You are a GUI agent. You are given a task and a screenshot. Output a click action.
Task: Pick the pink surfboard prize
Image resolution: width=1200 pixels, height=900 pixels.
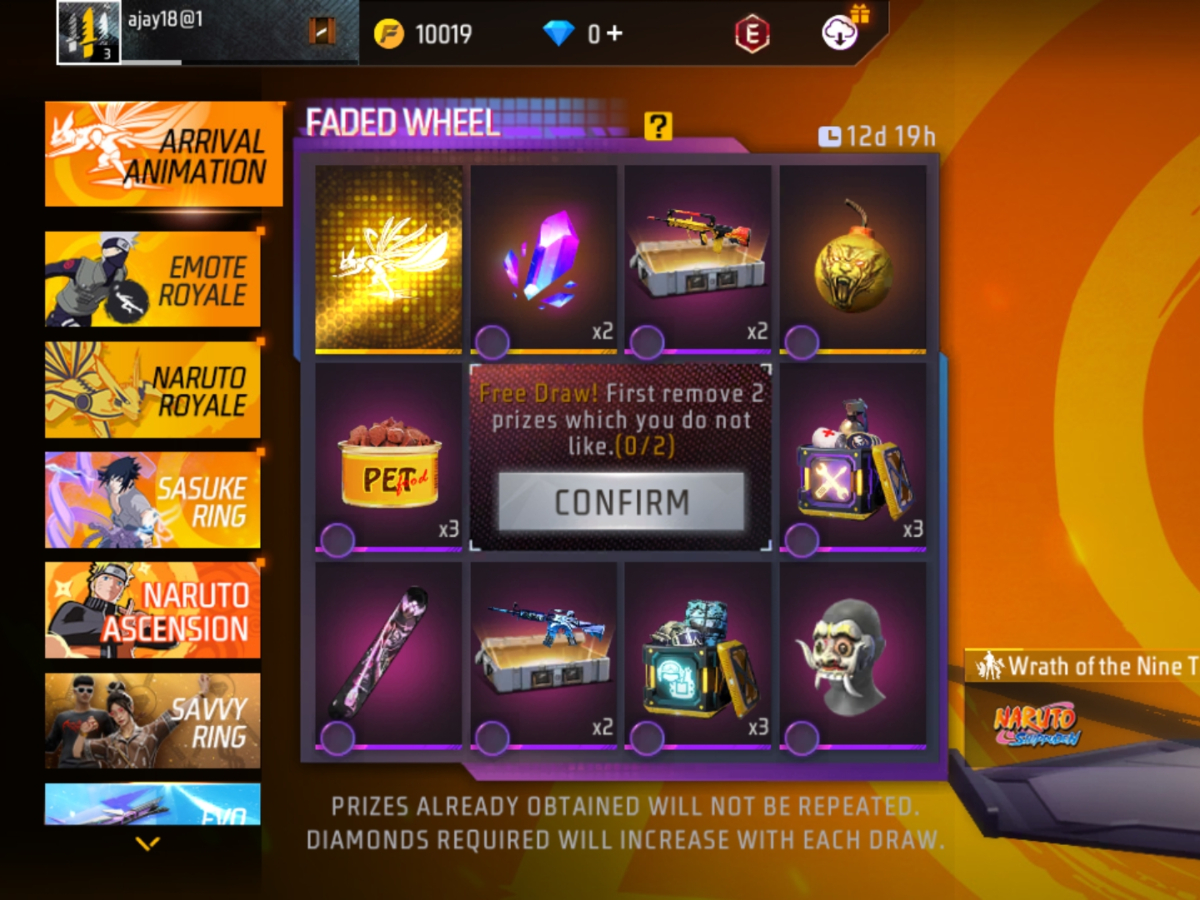(x=389, y=655)
